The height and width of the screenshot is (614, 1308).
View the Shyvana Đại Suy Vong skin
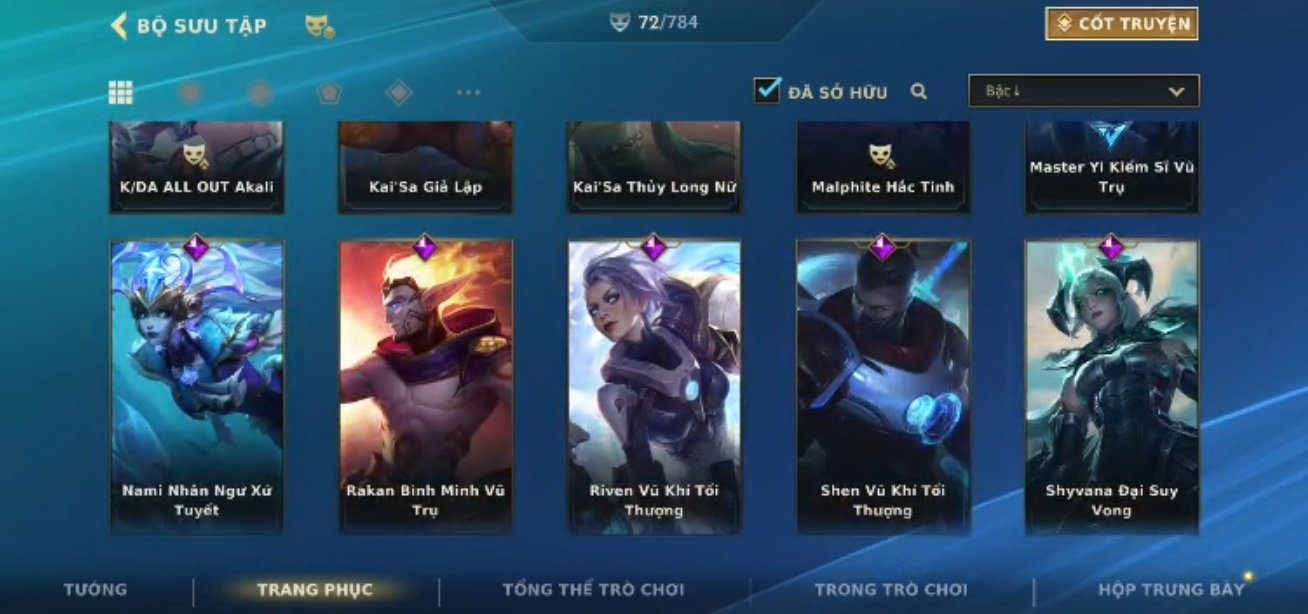tap(1111, 386)
